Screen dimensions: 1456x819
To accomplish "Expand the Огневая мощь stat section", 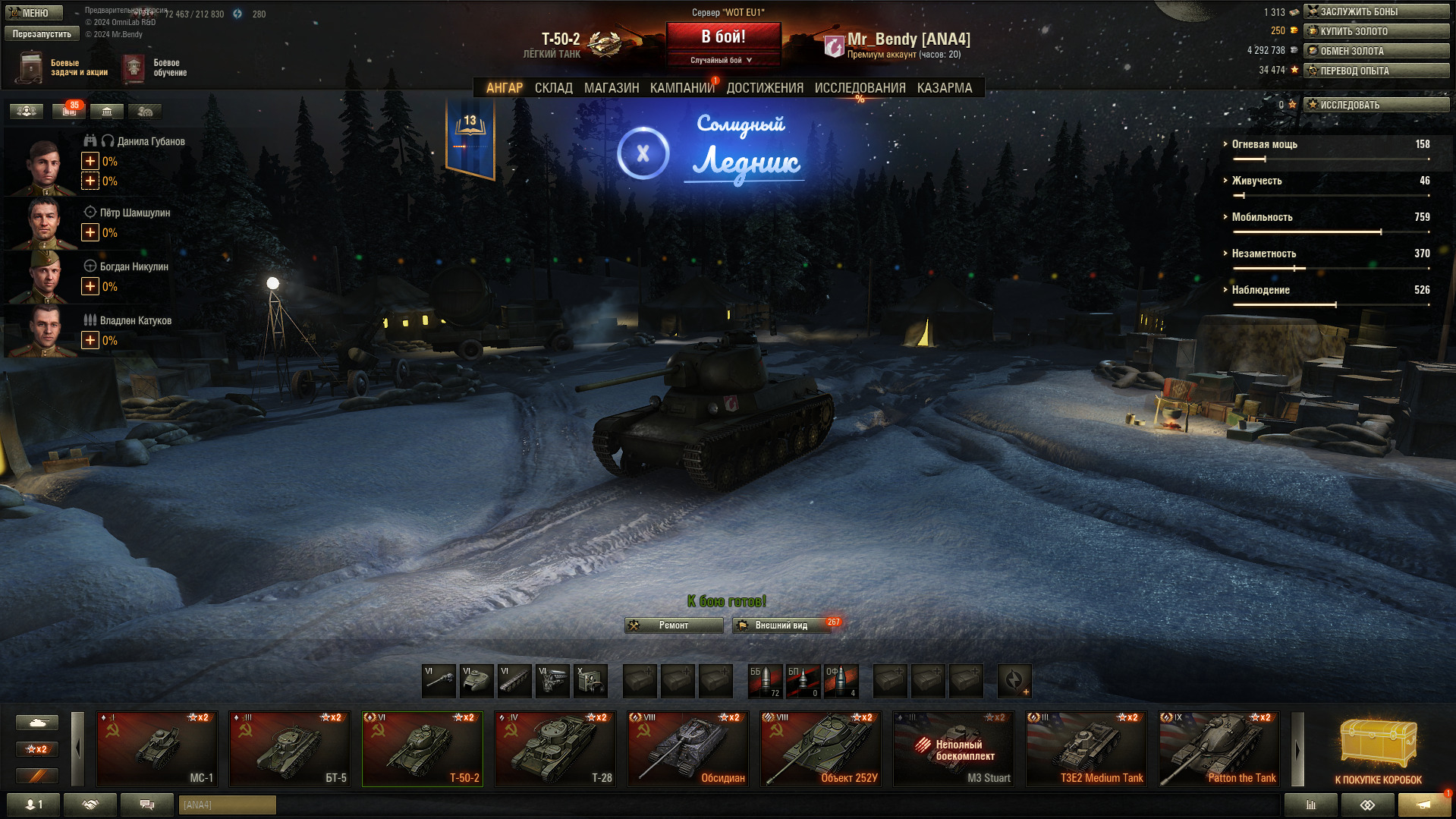I will pos(1264,144).
